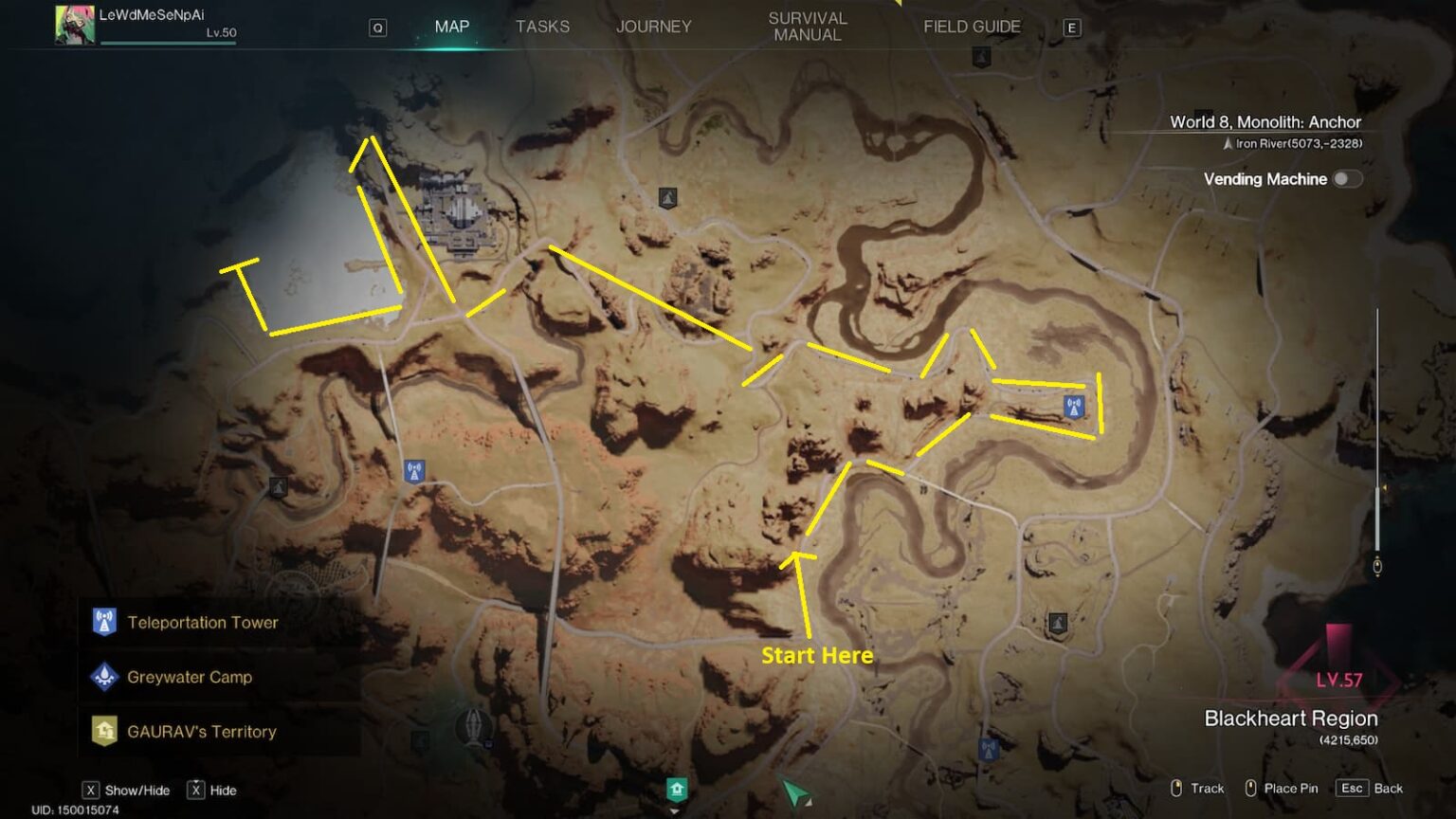Toggle the legend with Show/Hide
The height and width of the screenshot is (819, 1456).
pos(90,789)
